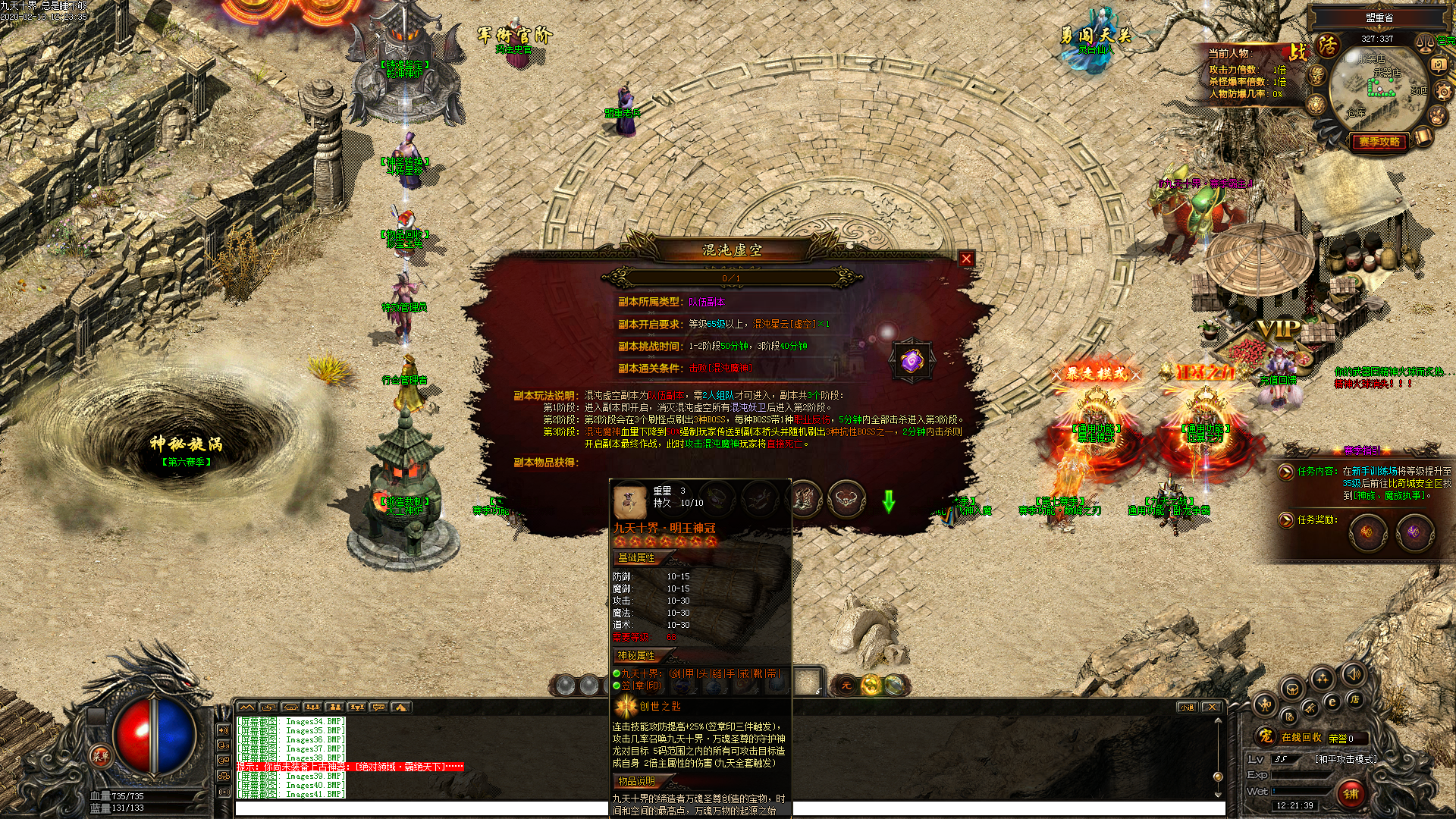Click the 问 help speech-bubble icon

click(x=1439, y=65)
